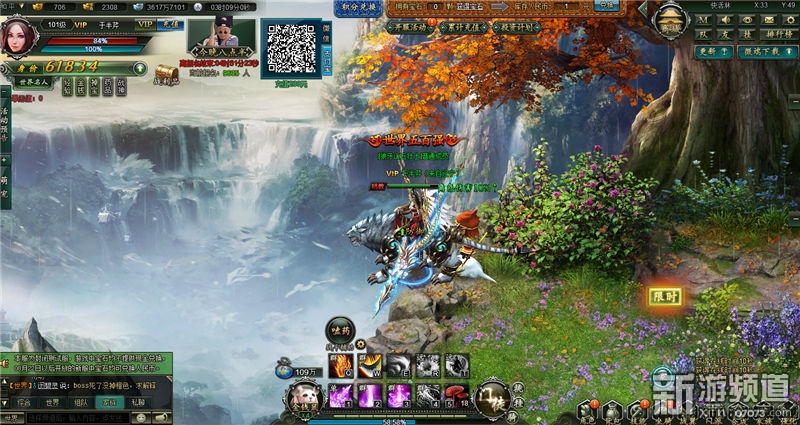Open the 排行榜 ranking board
This screenshot has width=800, height=425.
[x=778, y=34]
